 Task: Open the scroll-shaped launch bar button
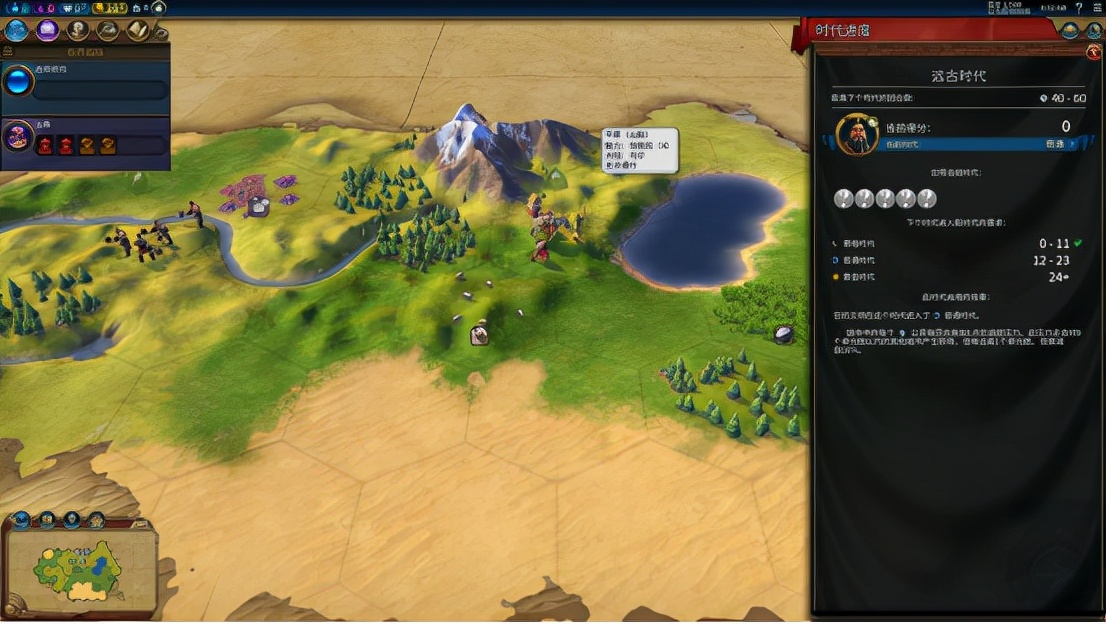[137, 30]
